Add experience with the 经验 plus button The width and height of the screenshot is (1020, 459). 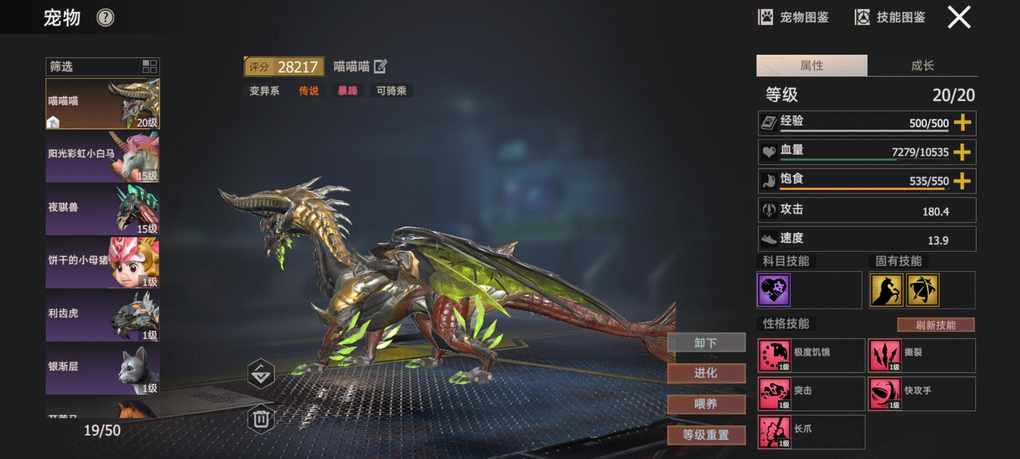click(963, 123)
